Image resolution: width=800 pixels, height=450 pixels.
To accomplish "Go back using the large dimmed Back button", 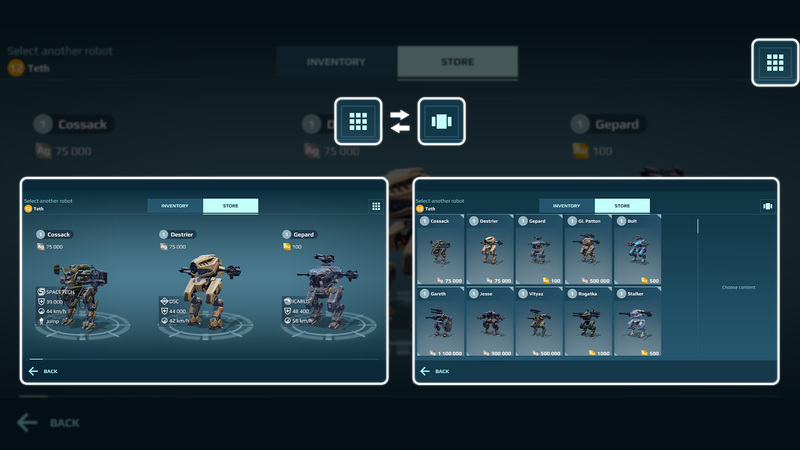I will (x=50, y=422).
